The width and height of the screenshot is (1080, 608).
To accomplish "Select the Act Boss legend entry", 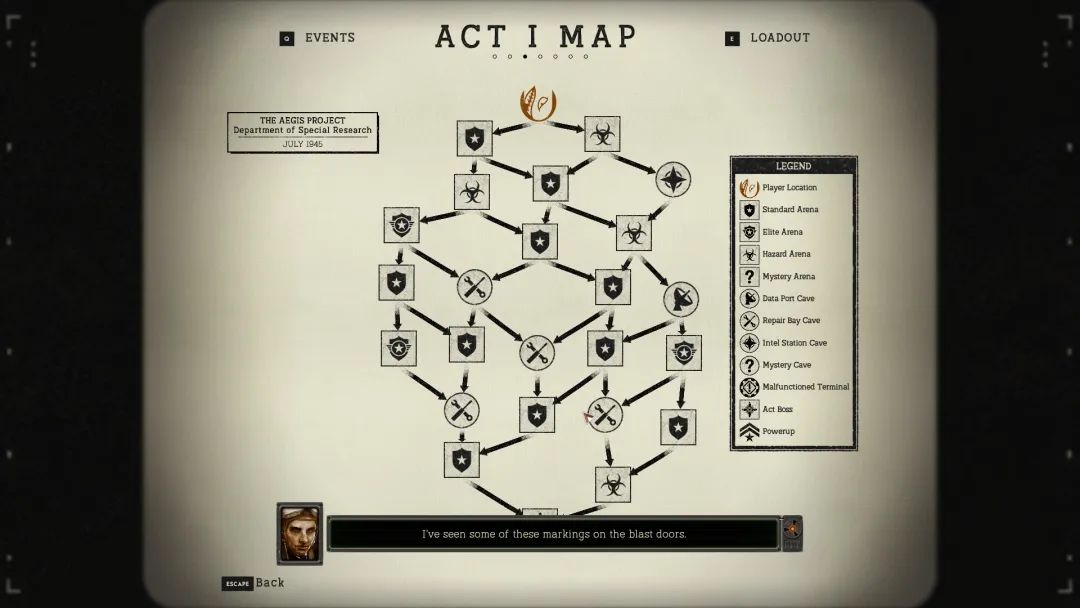I will coord(776,409).
